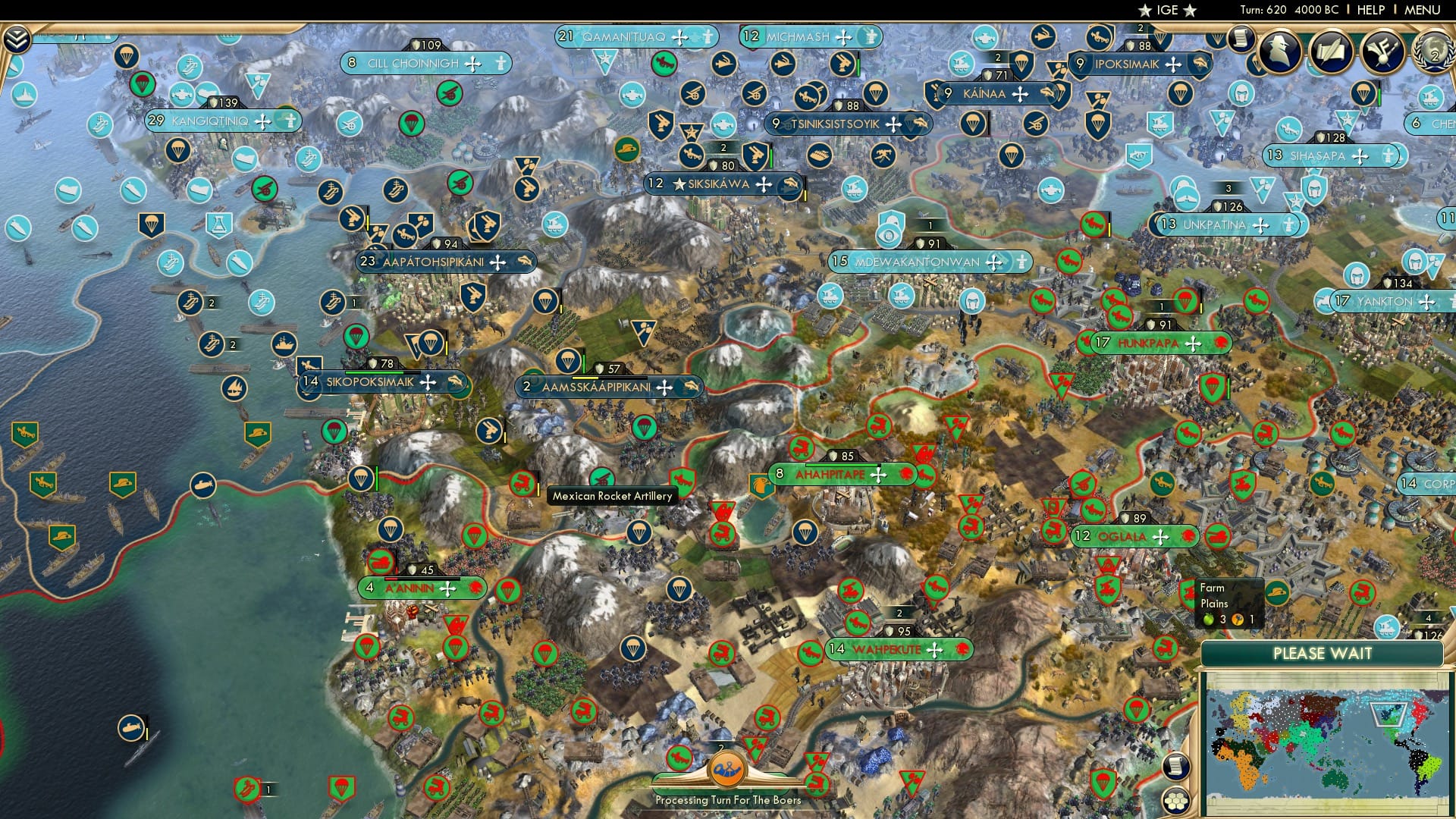1456x819 pixels.
Task: Toggle strategic view with the hex icon
Action: click(x=1176, y=802)
